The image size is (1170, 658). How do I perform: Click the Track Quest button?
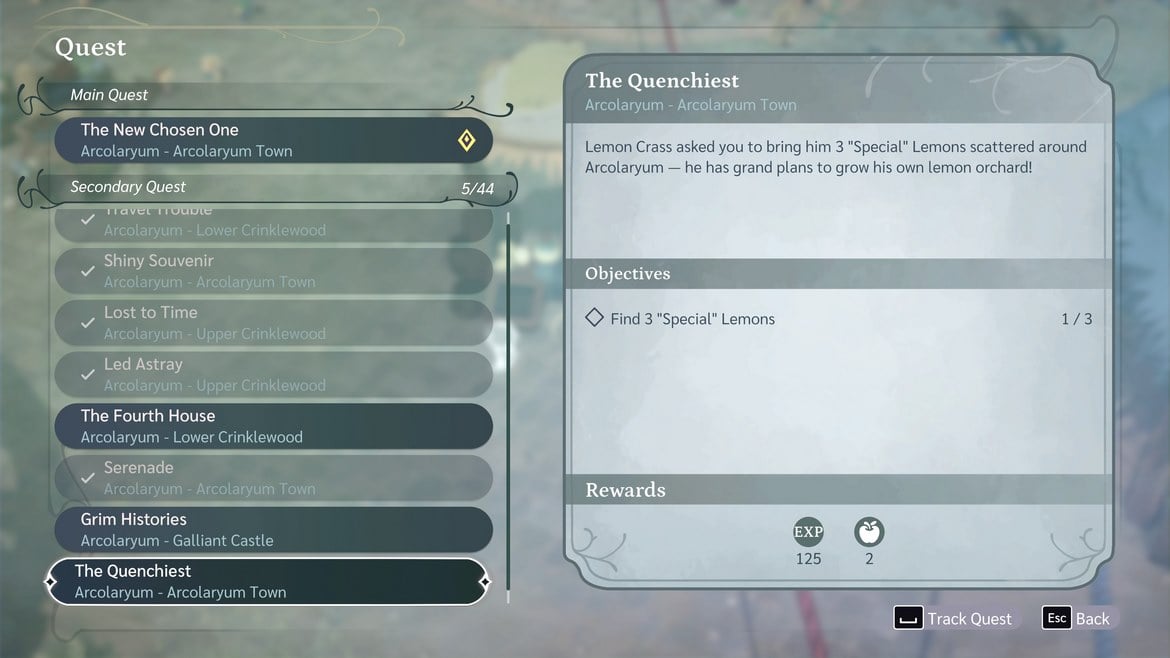coord(953,618)
